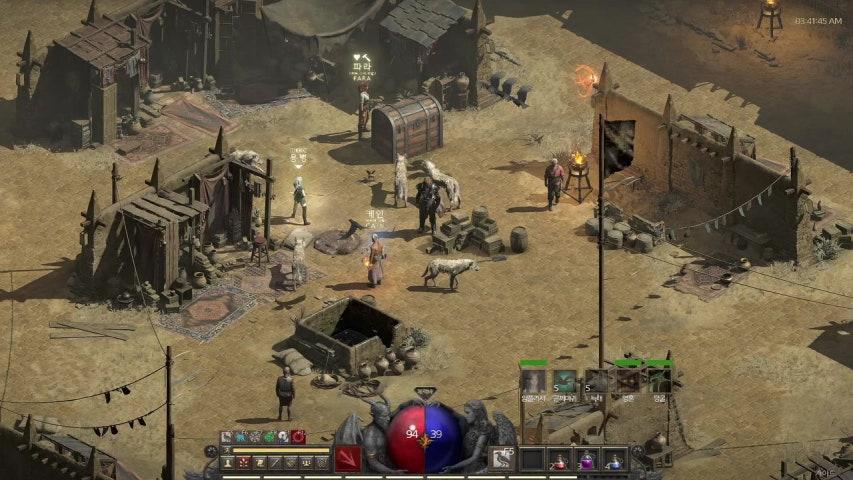Use the purple rejuvenation potion in belt

[586, 461]
